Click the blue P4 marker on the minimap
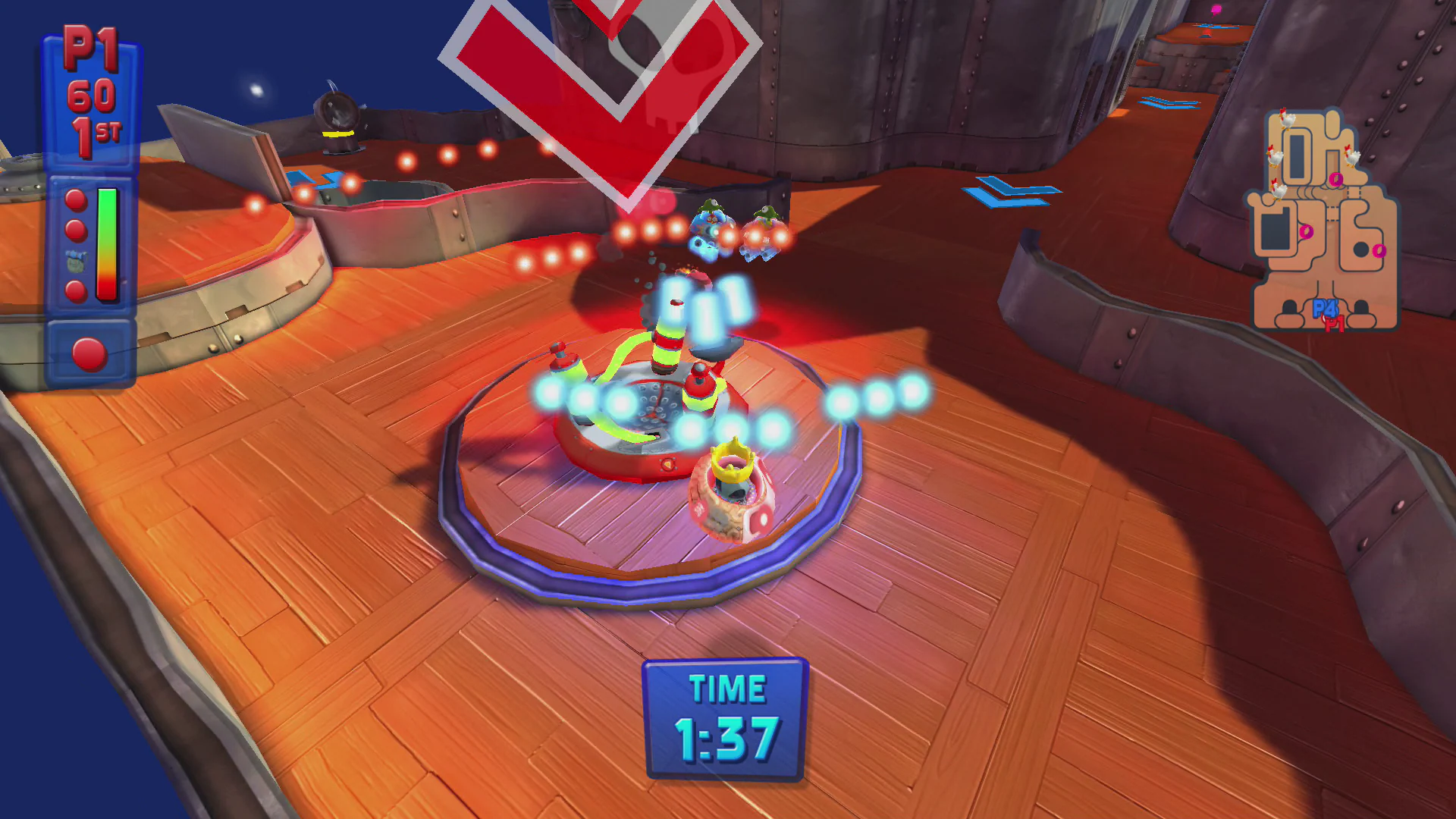This screenshot has width=1456, height=819. pos(1323,308)
